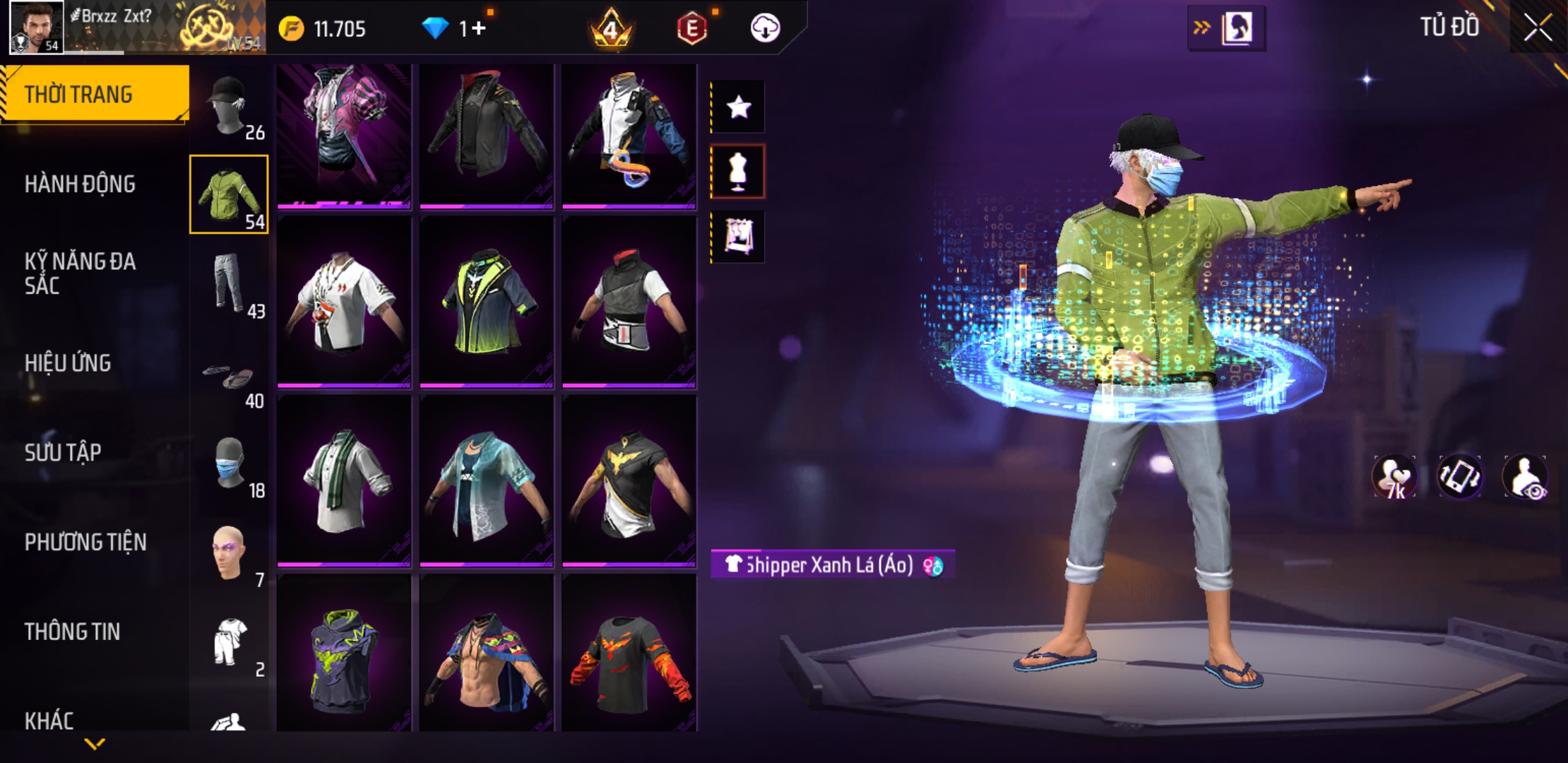
Task: Choose the white shirt with green scarf
Action: tap(344, 480)
